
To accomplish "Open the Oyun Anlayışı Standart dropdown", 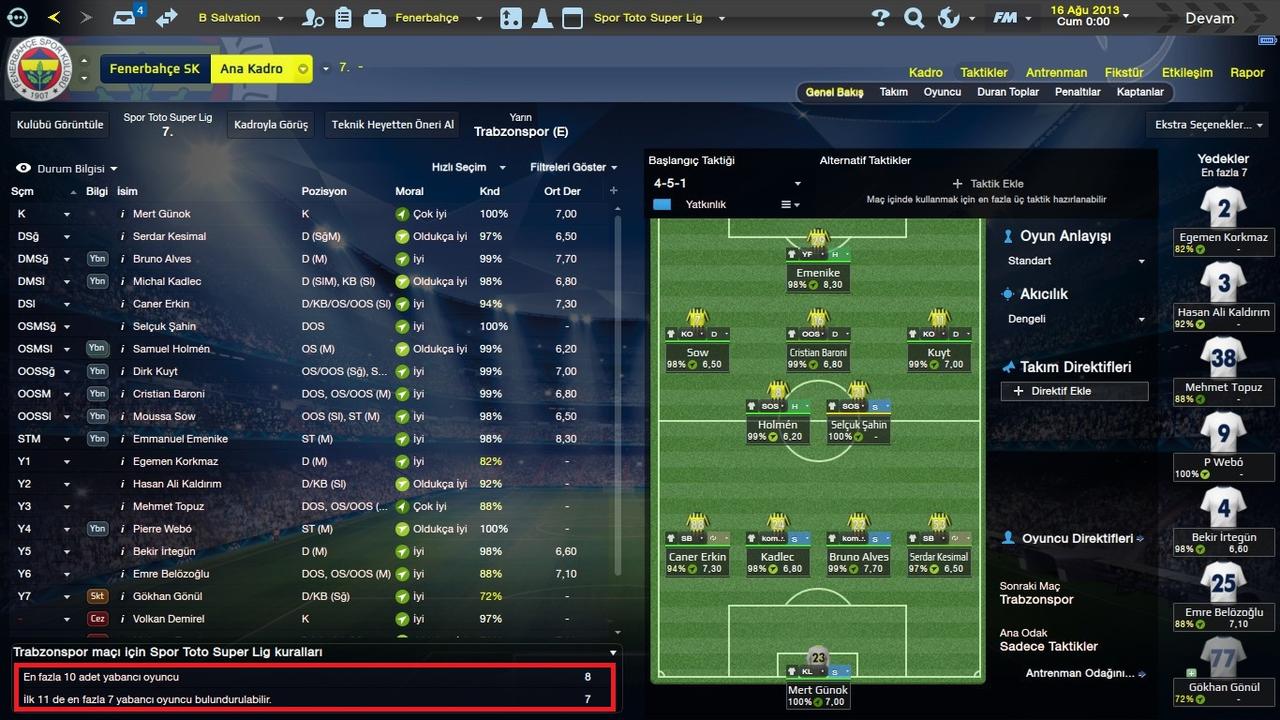I will [1073, 261].
